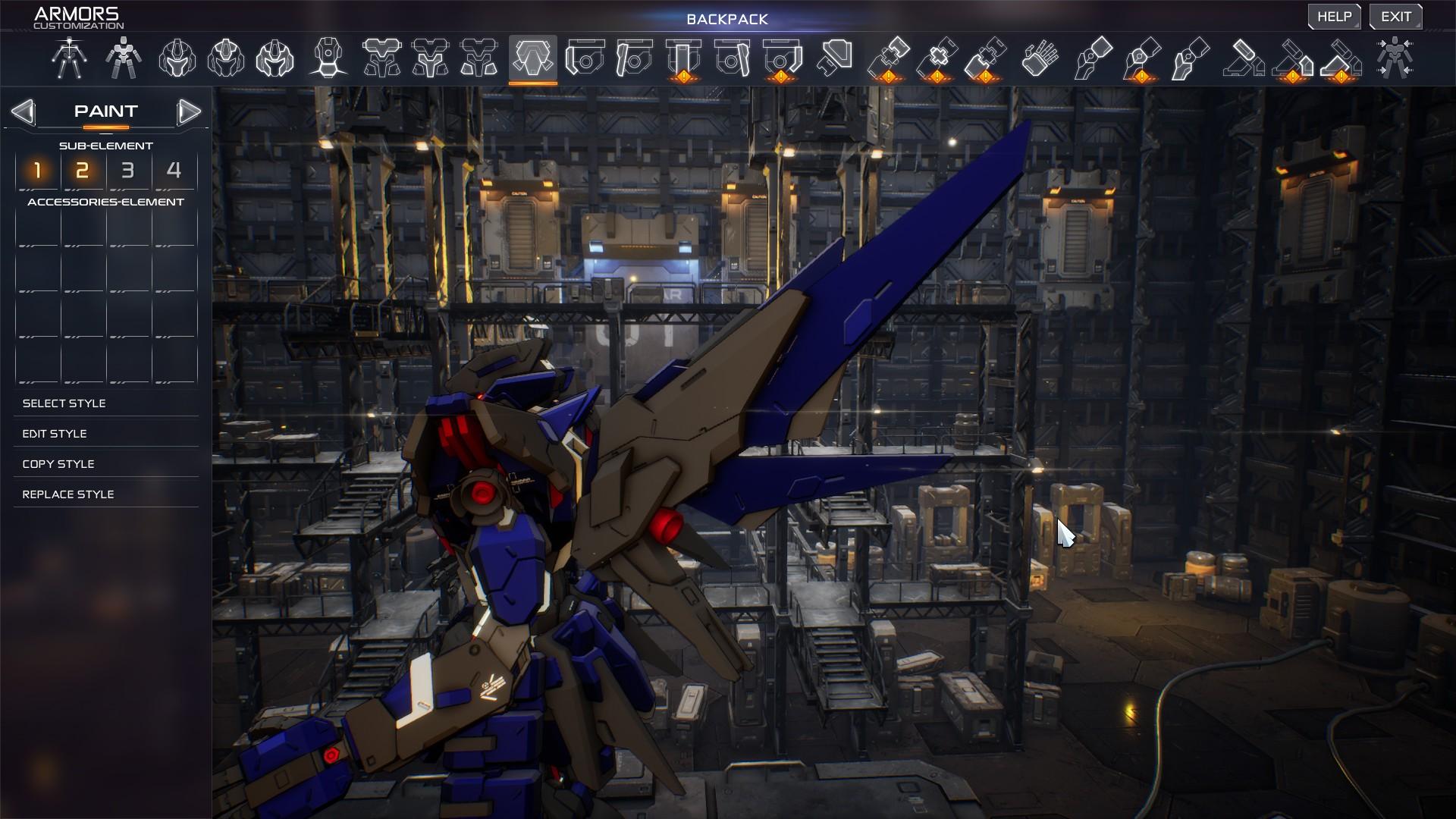The height and width of the screenshot is (819, 1456).
Task: Click Copy Style
Action: (x=58, y=464)
